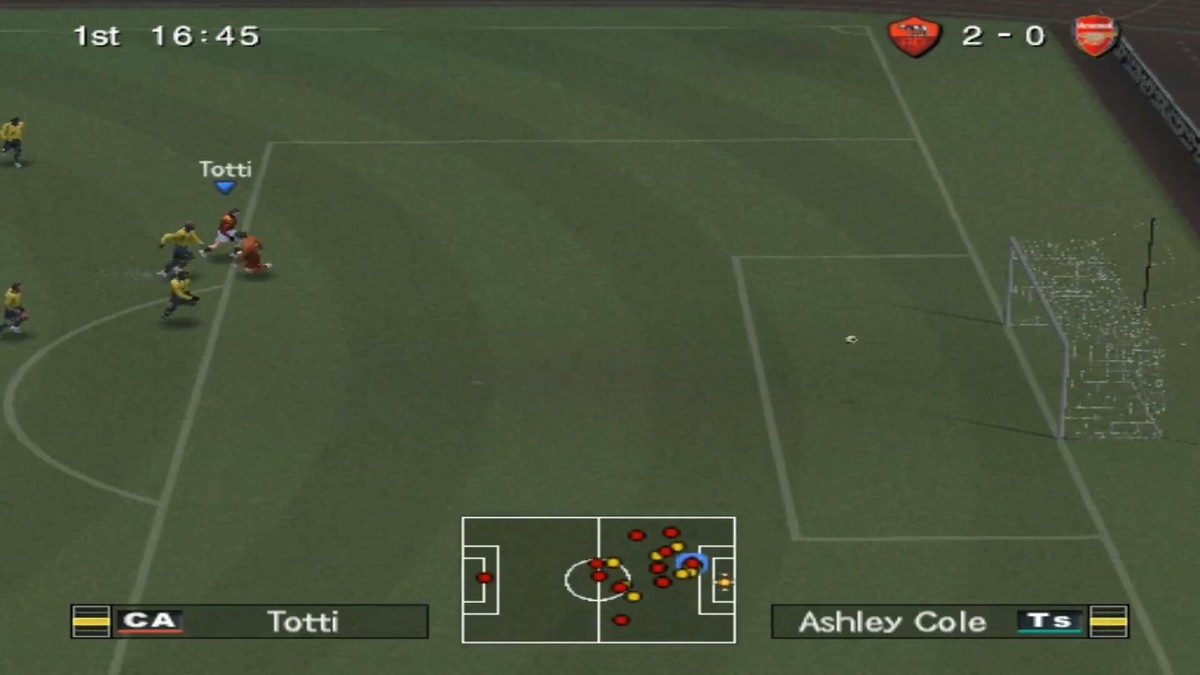Click the CA position badge

149,621
